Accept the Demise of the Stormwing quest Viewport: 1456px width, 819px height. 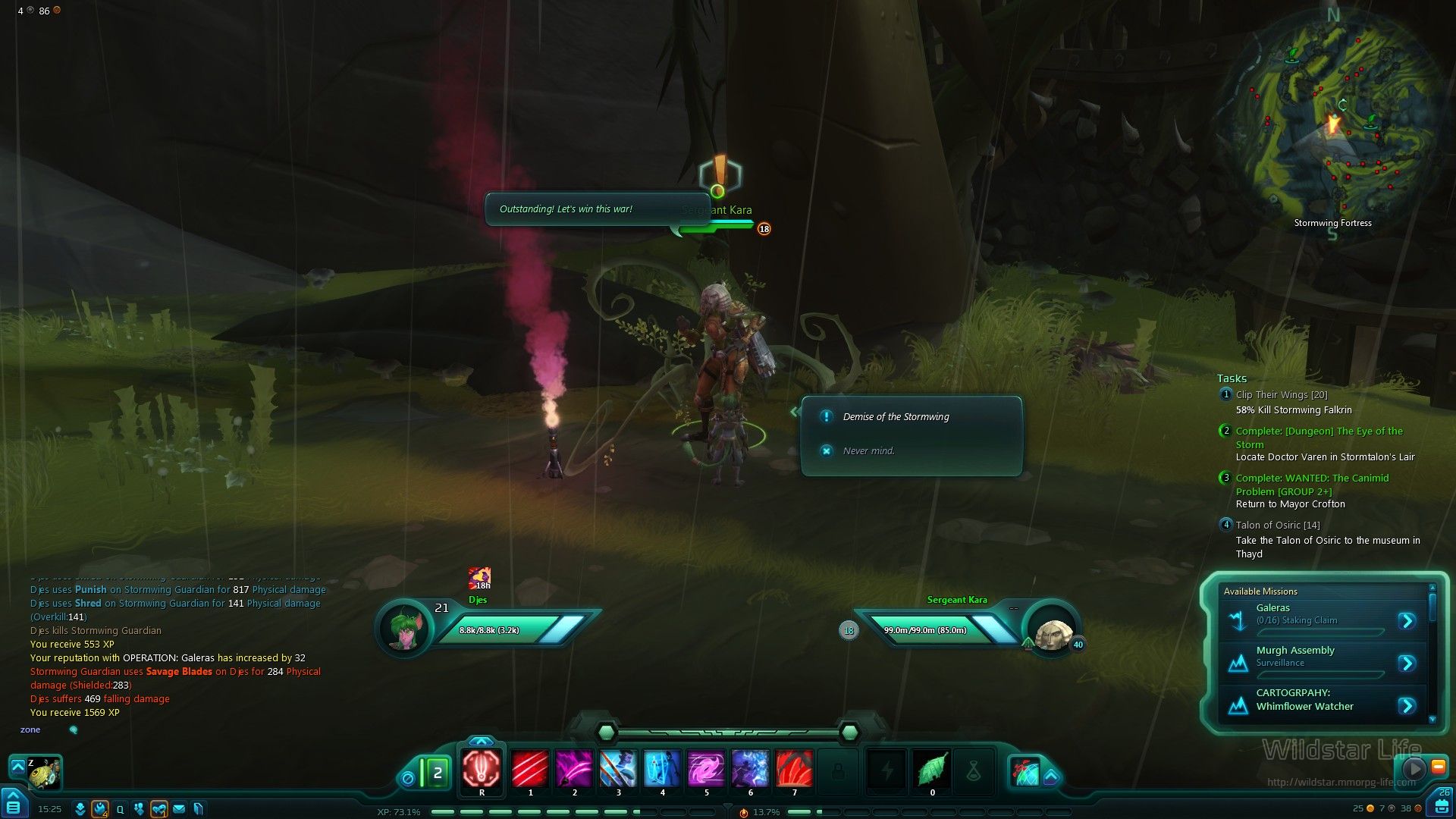(x=896, y=417)
